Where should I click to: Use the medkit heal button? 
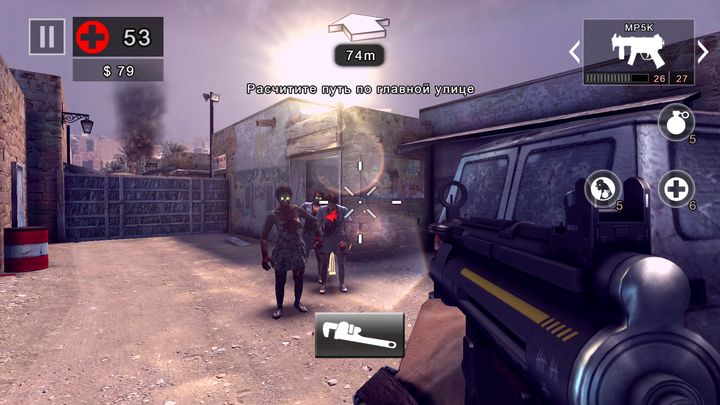click(675, 188)
